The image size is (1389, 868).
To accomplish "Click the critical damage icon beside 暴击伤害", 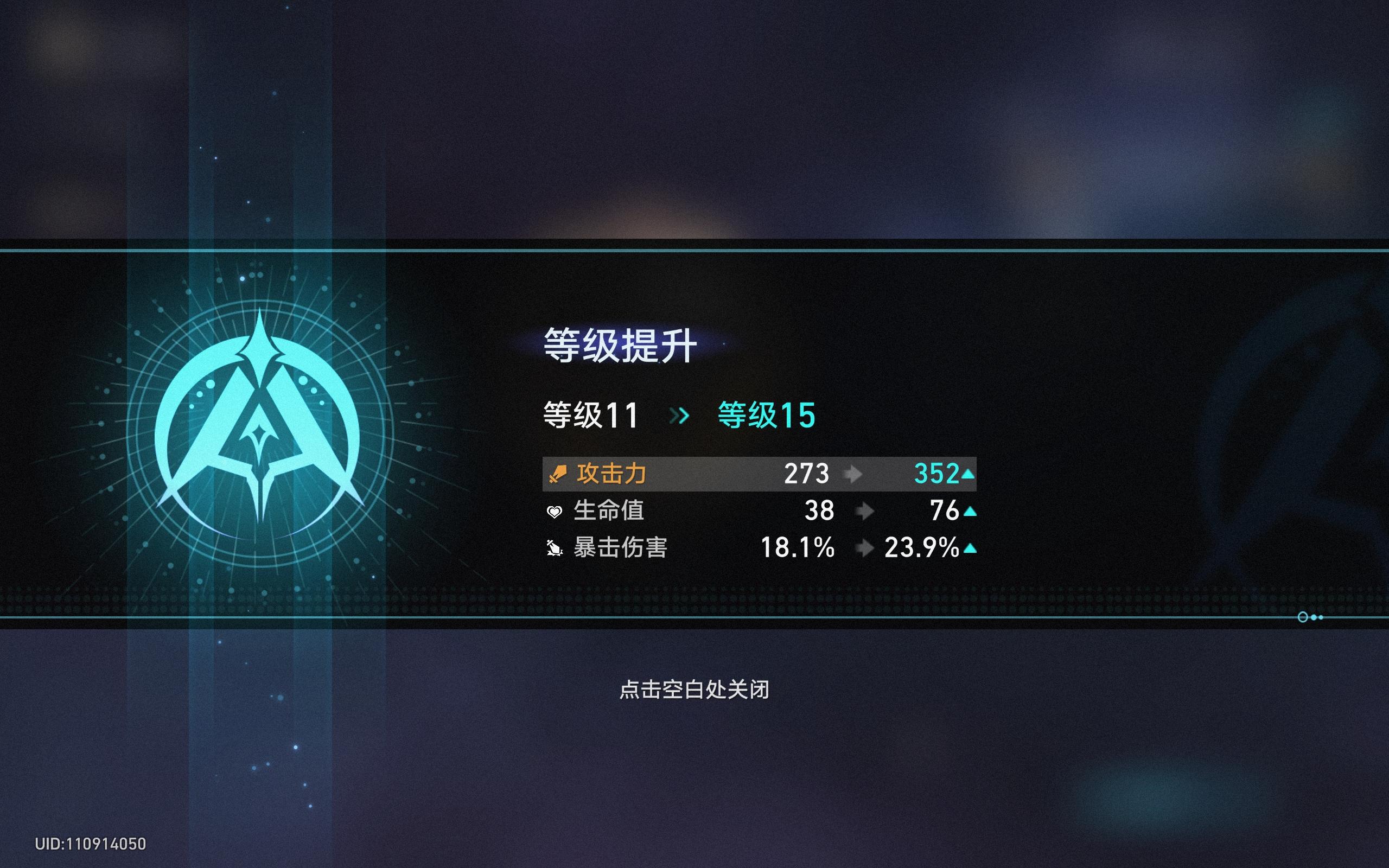I will [555, 548].
